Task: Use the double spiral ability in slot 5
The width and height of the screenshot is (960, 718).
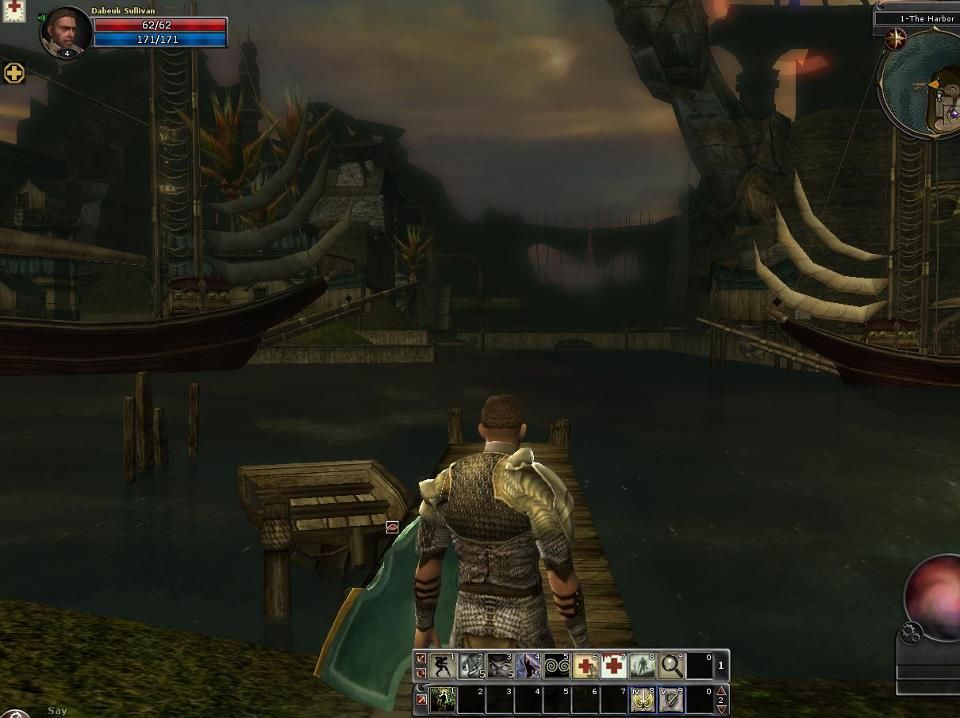Action: 556,666
